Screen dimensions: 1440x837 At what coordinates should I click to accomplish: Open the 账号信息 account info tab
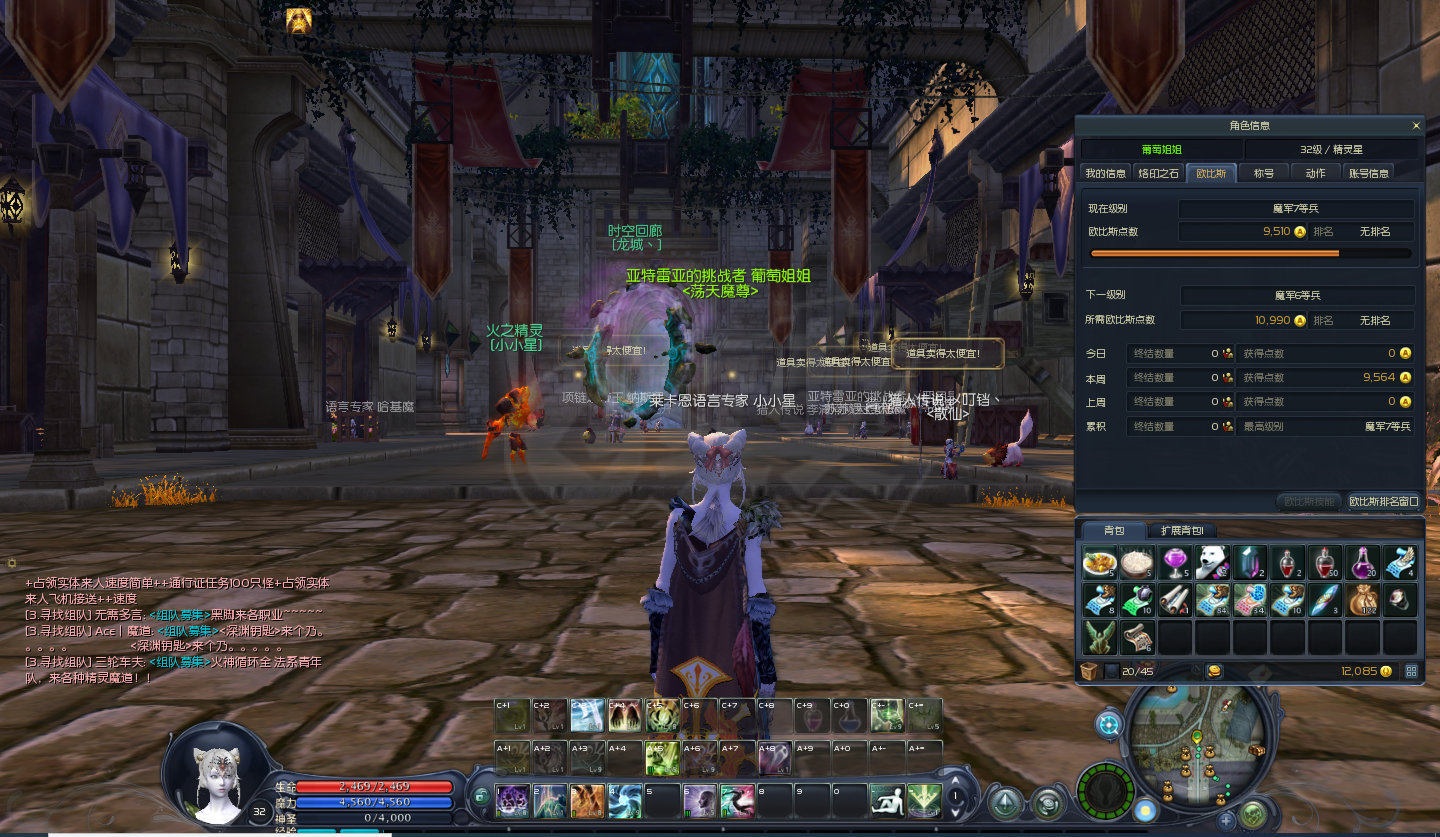pos(1368,173)
